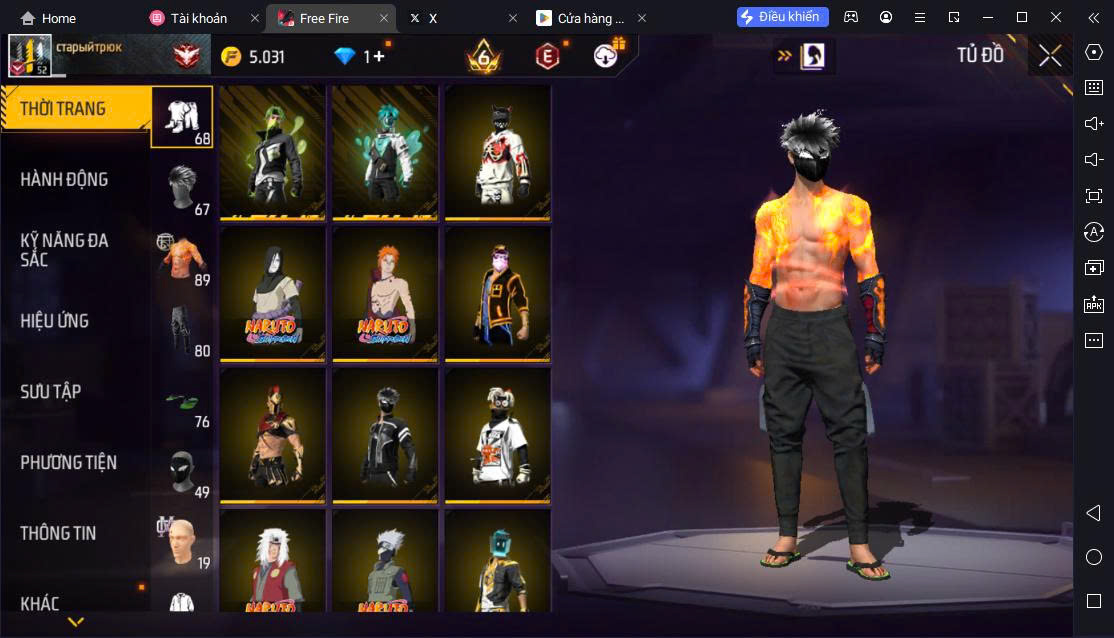Pick the orange-haired Naruto Pain outfit

click(x=385, y=293)
